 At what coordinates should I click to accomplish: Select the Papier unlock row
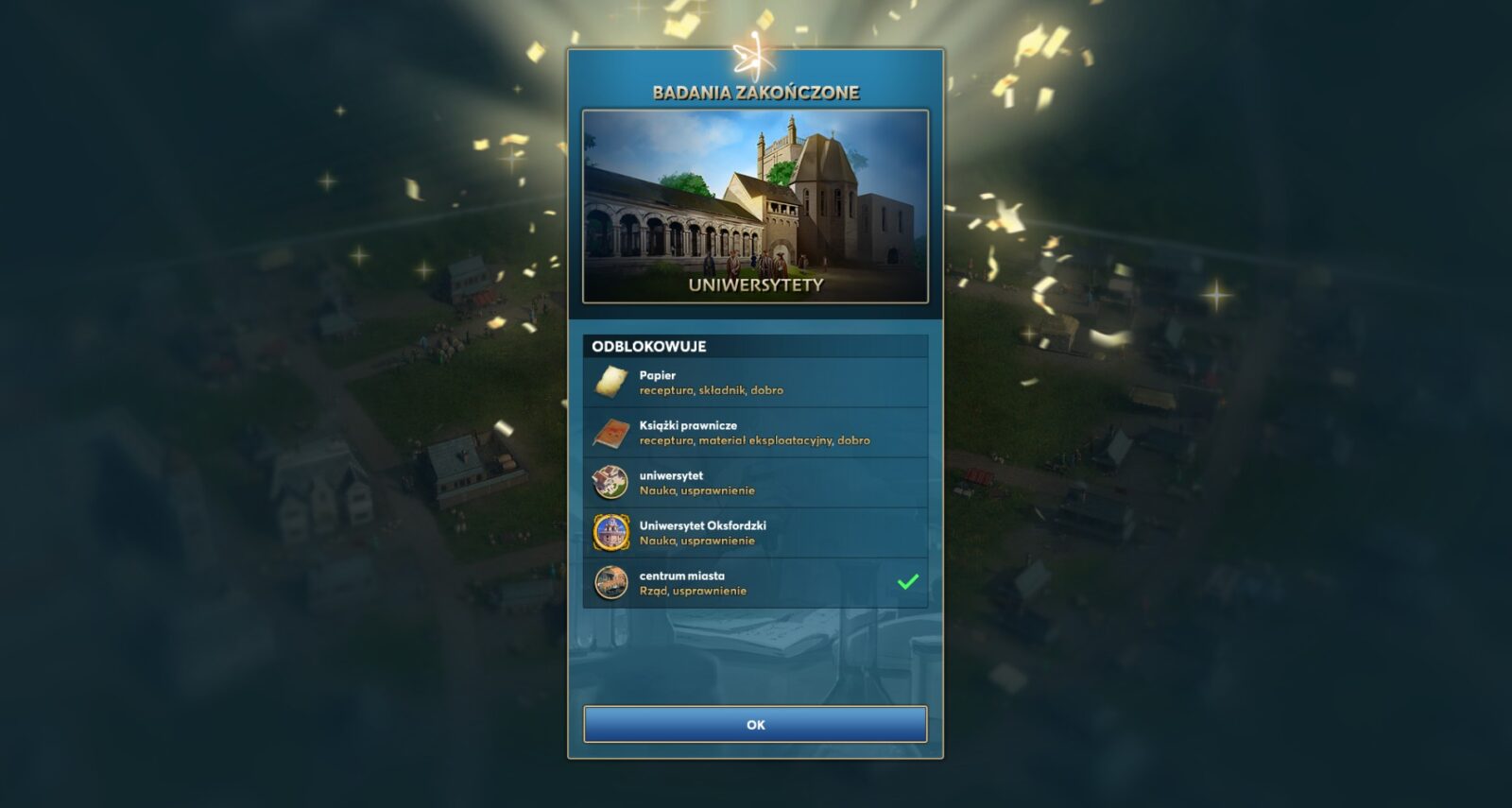(755, 383)
